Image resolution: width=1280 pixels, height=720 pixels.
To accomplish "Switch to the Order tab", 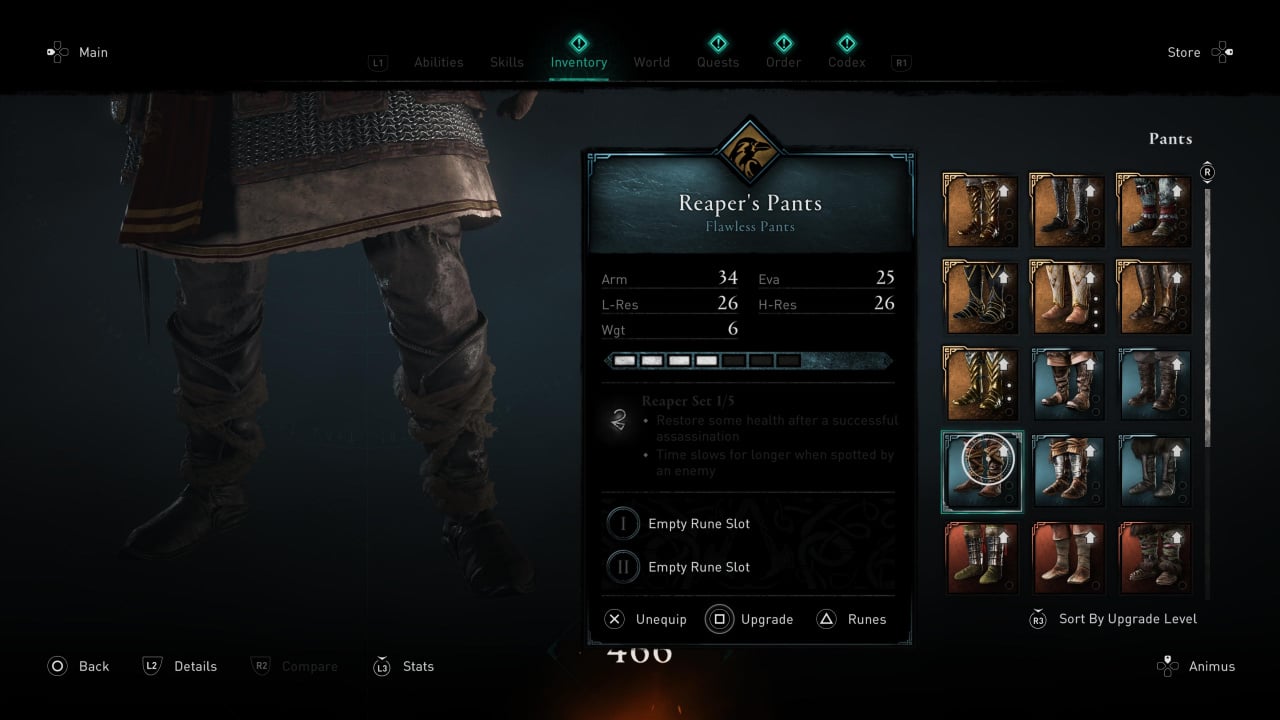I will click(x=783, y=62).
